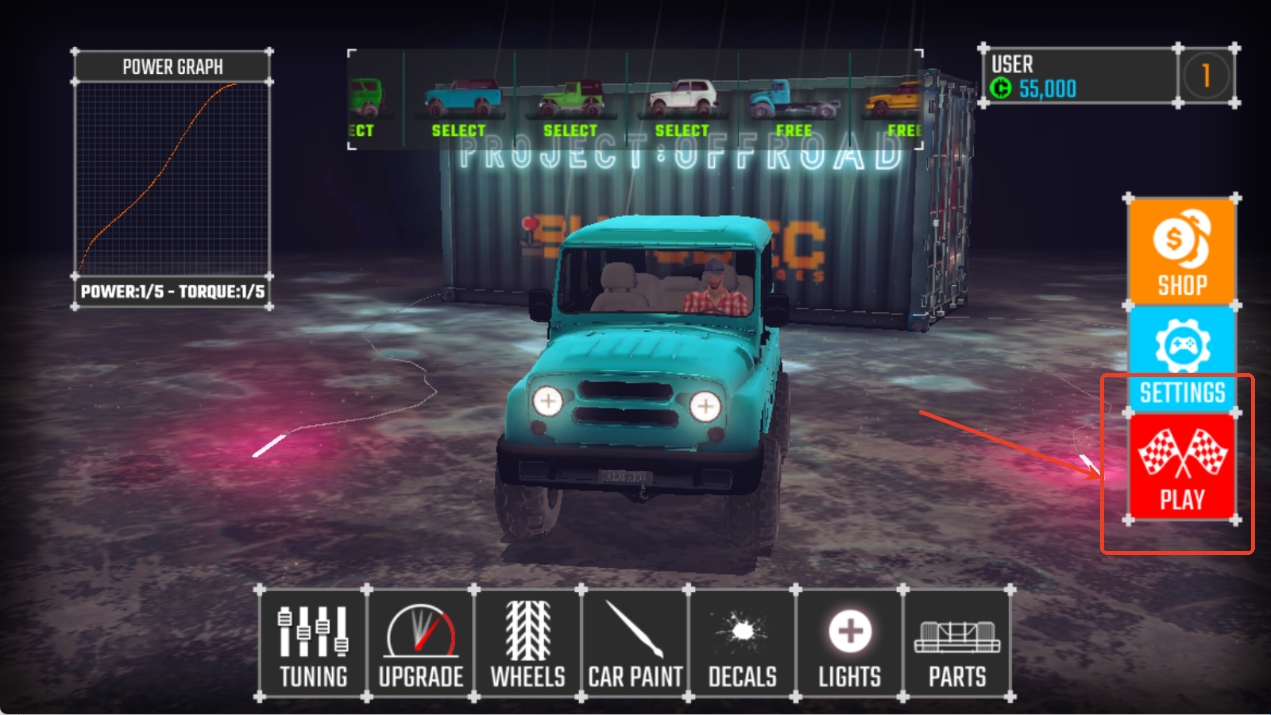
Task: Choose the green jeep with dark roof
Action: [x=570, y=105]
